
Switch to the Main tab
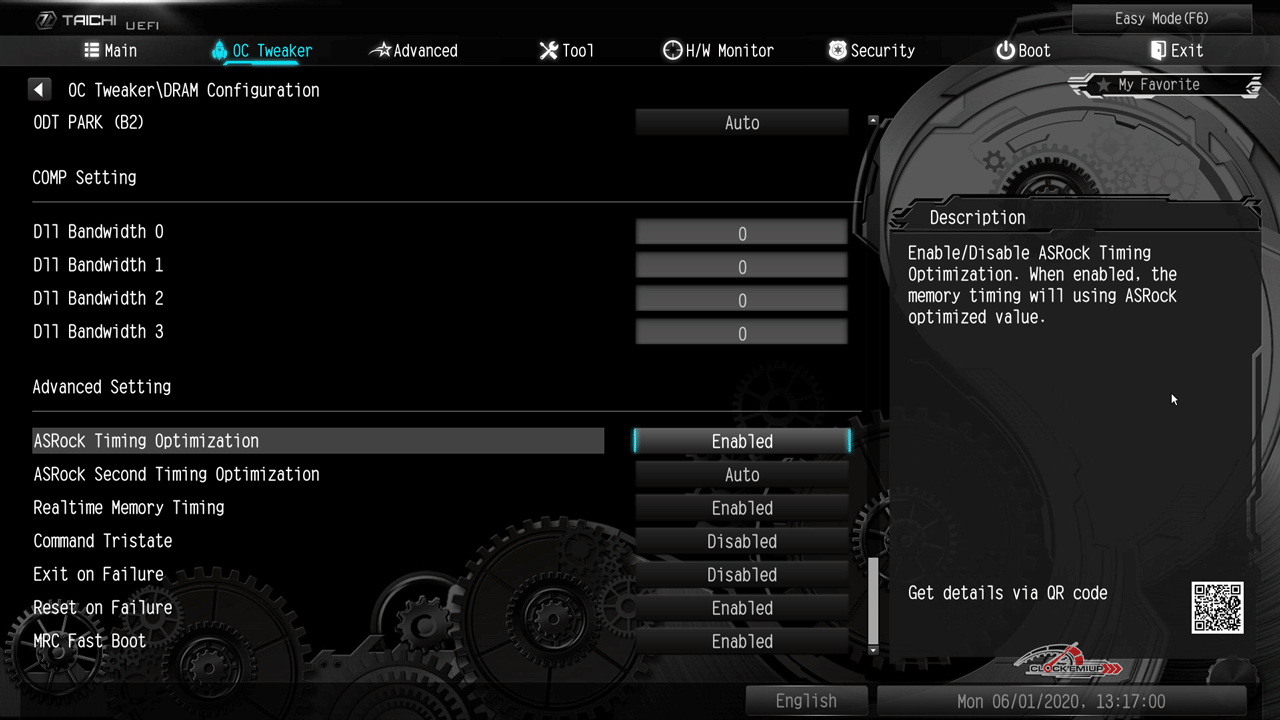pos(111,51)
